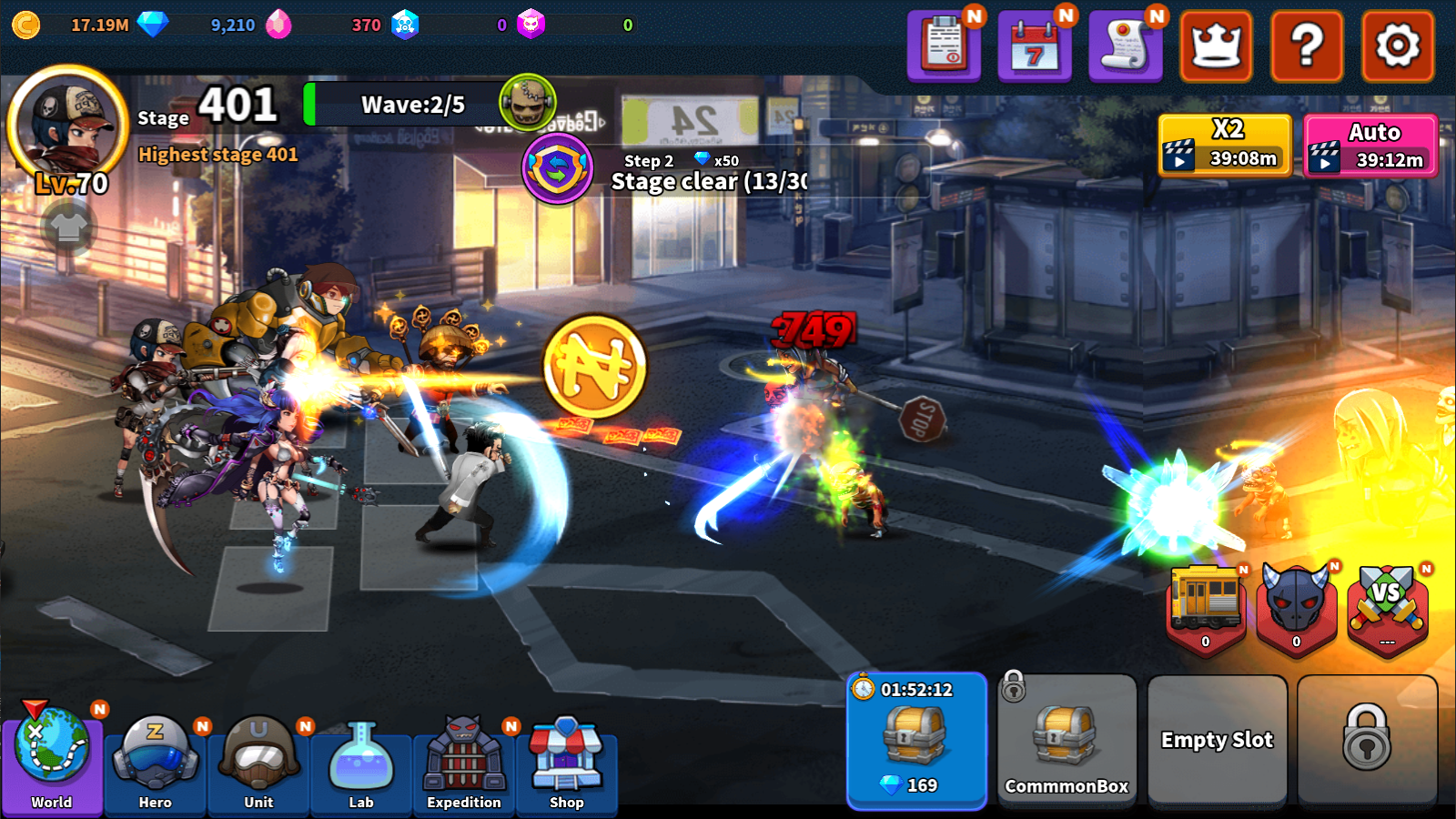
Task: Open the CommmonBox chest
Action: pyautogui.click(x=1067, y=737)
